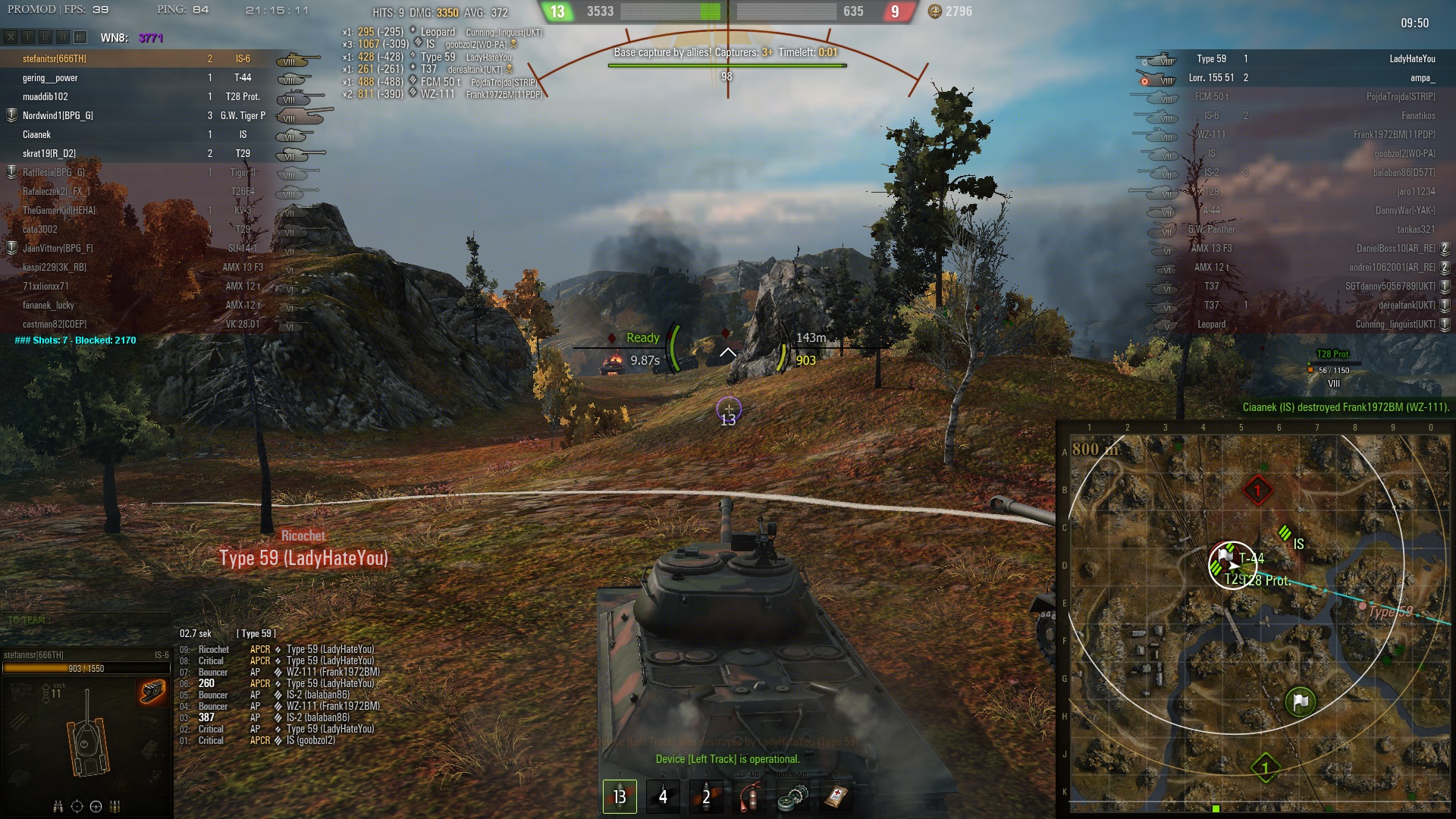The width and height of the screenshot is (1456, 819).
Task: Click the steering wheel equipment icon
Action: 96,806
